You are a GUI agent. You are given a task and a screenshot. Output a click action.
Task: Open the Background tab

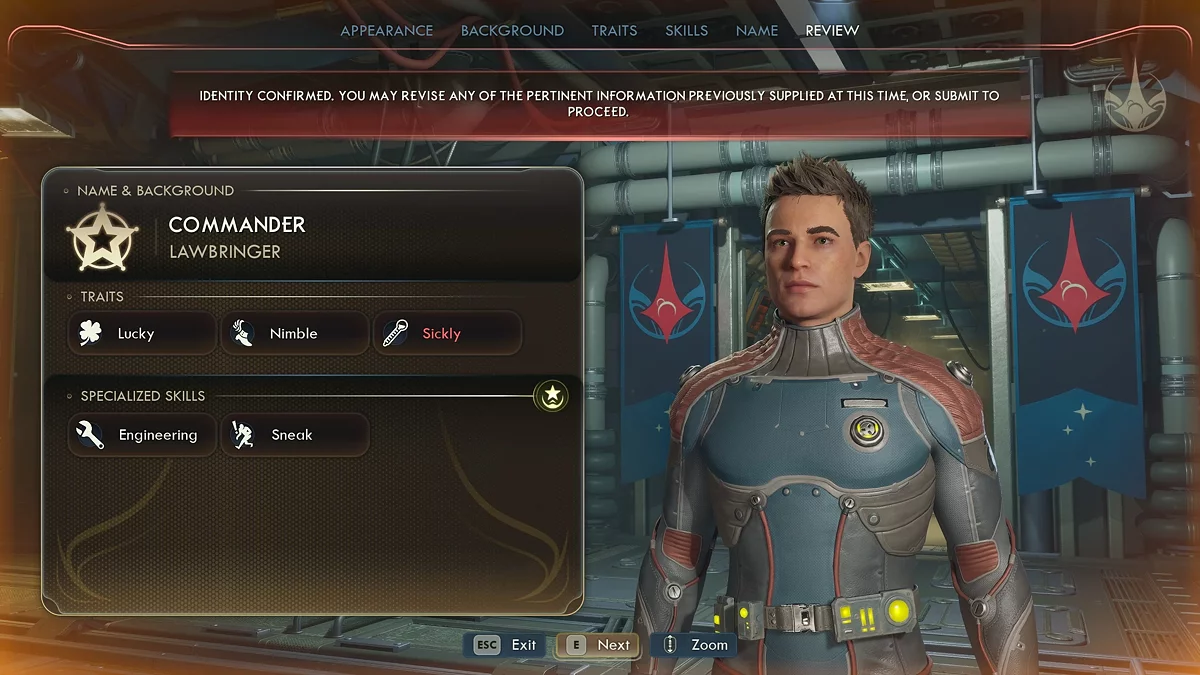(512, 31)
